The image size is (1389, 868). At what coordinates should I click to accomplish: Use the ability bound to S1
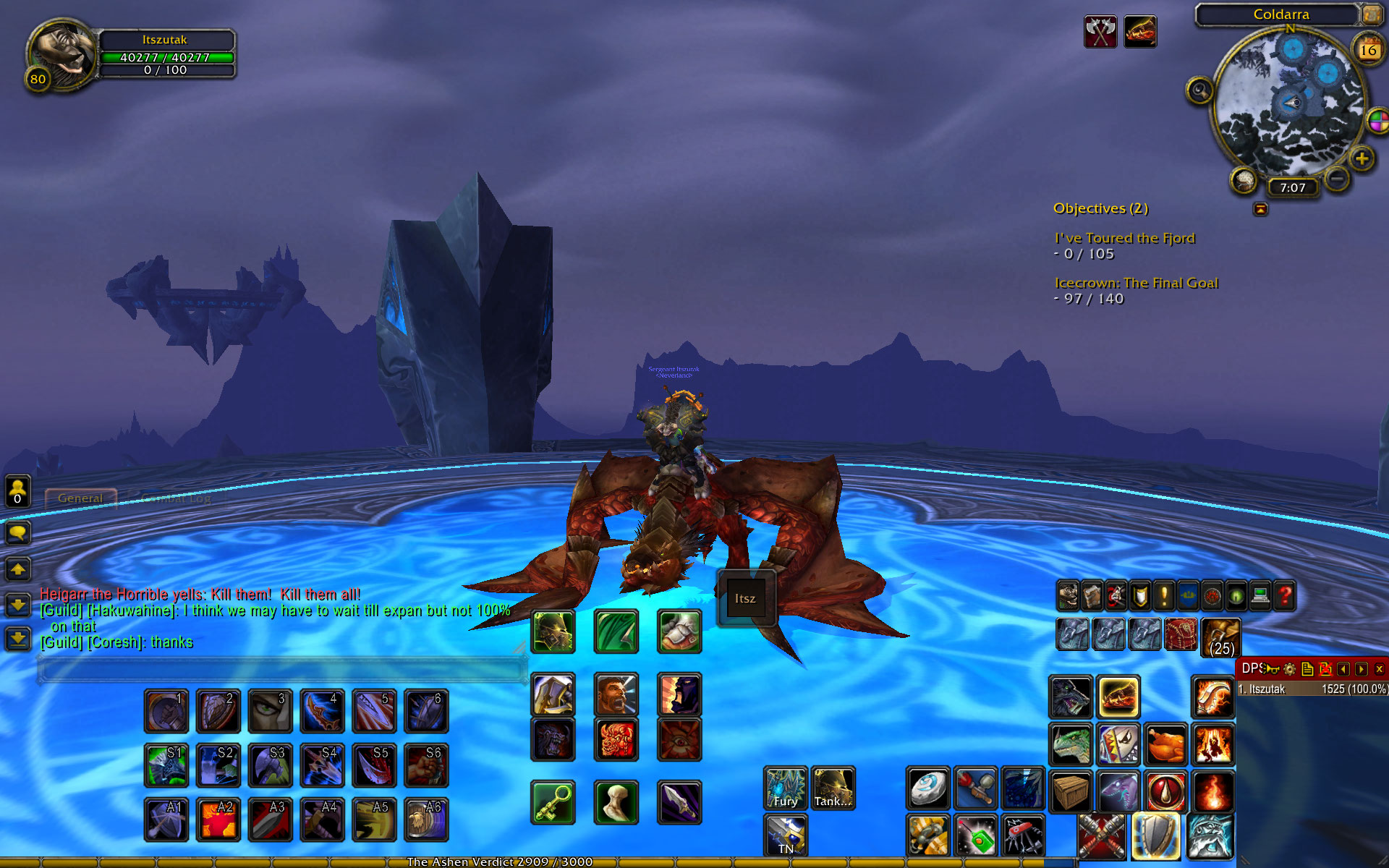point(166,765)
